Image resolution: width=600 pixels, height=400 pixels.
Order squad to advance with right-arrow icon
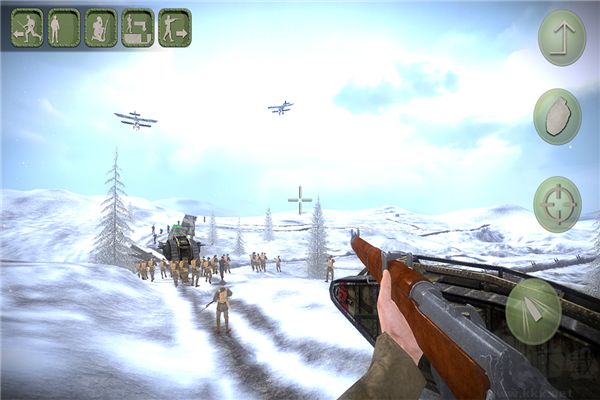coord(174,28)
